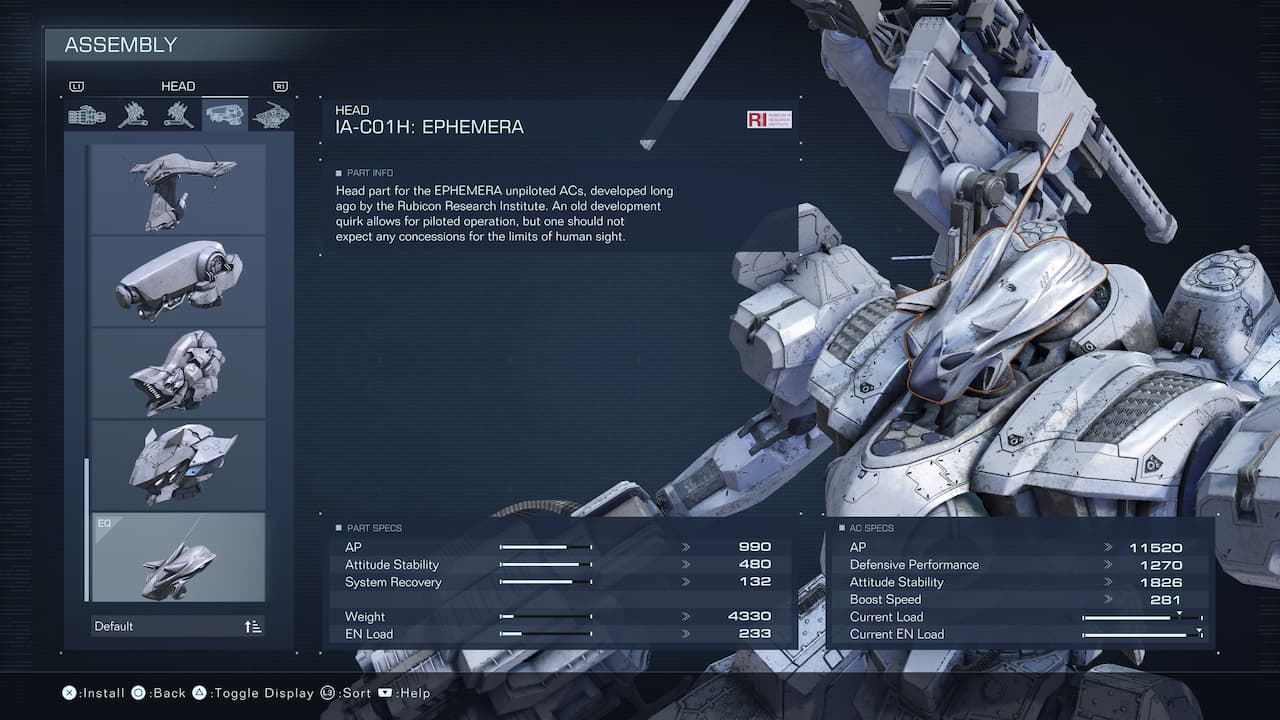Select the flat stalk-necked head part
This screenshot has width=1280, height=720.
pos(178,190)
